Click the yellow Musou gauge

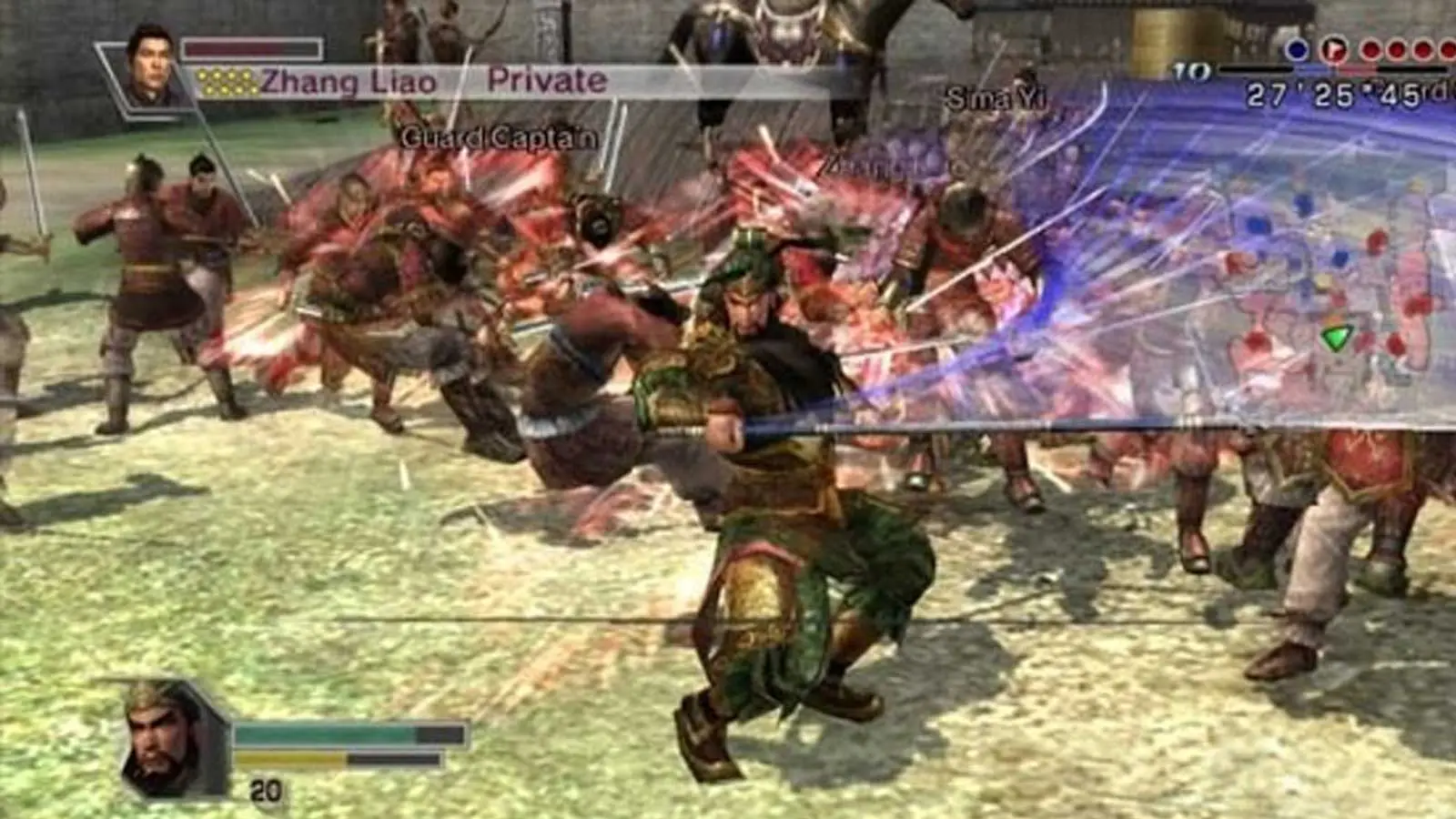(291, 758)
